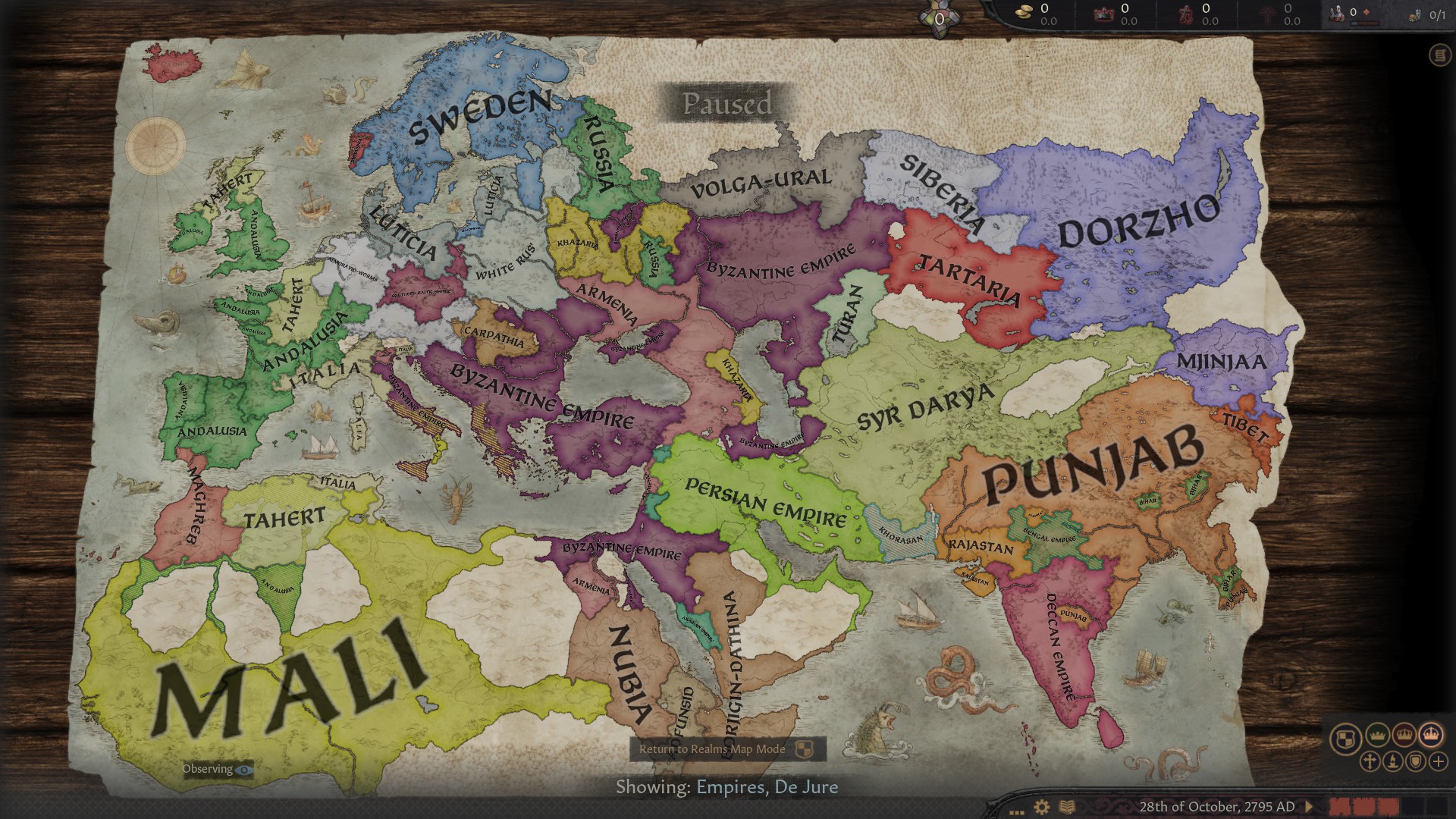
Task: Click the date display reading 28th of October 2795
Action: click(x=1218, y=806)
